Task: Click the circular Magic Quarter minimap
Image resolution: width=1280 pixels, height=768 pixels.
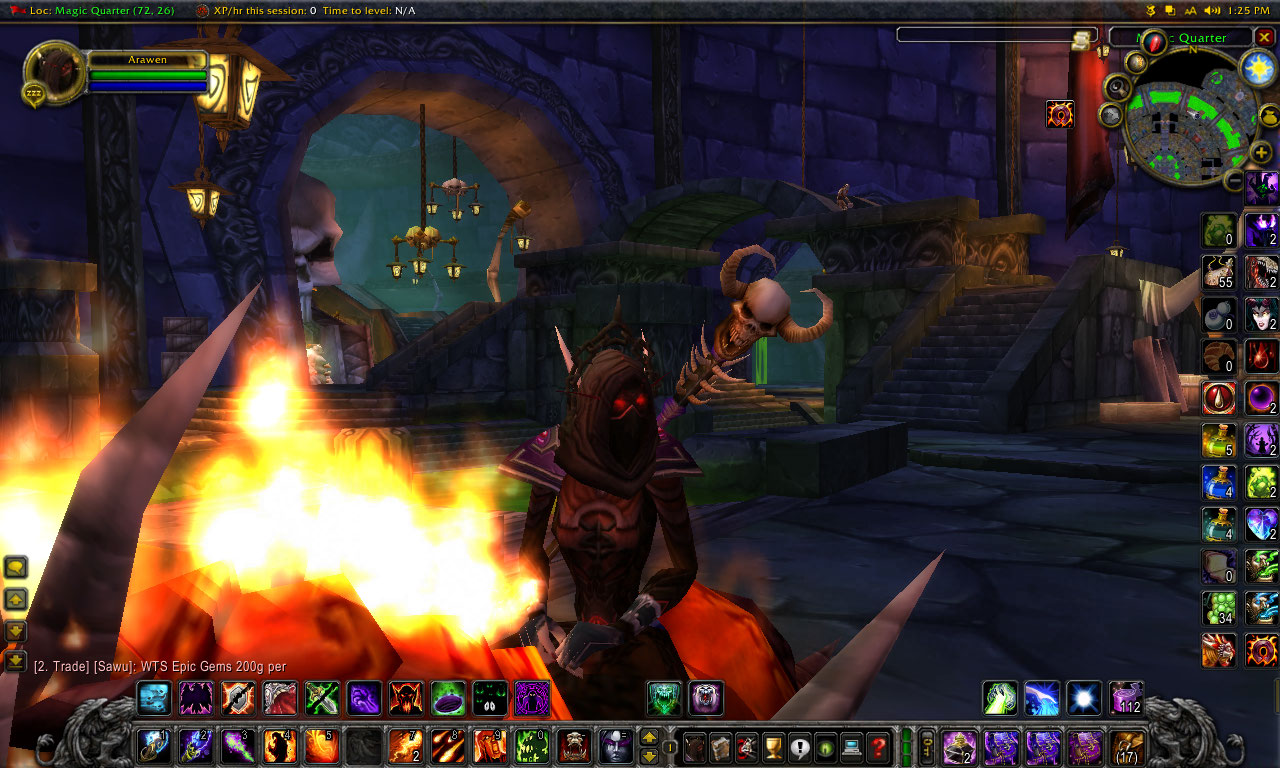Action: click(x=1189, y=122)
